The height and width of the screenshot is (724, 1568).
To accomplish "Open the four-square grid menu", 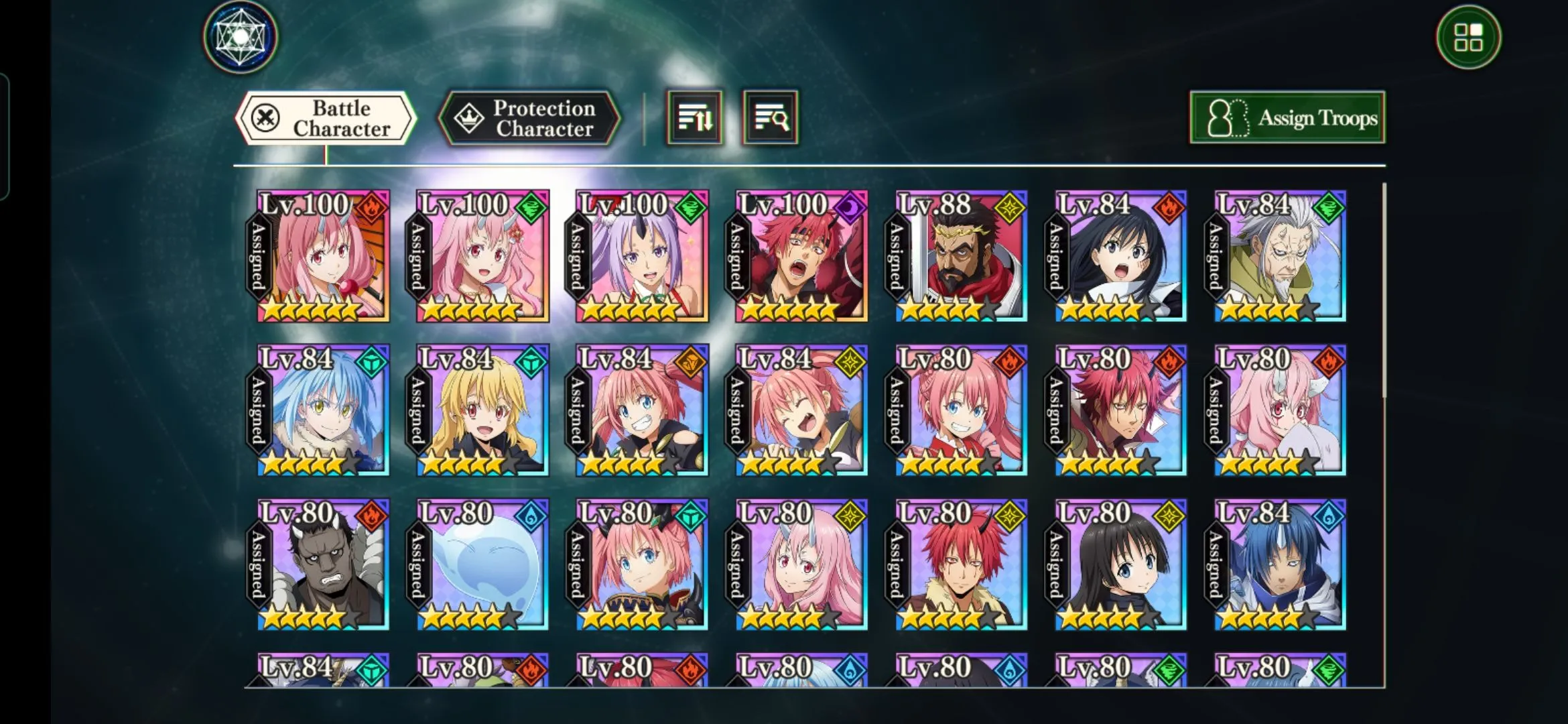I will coord(1468,38).
